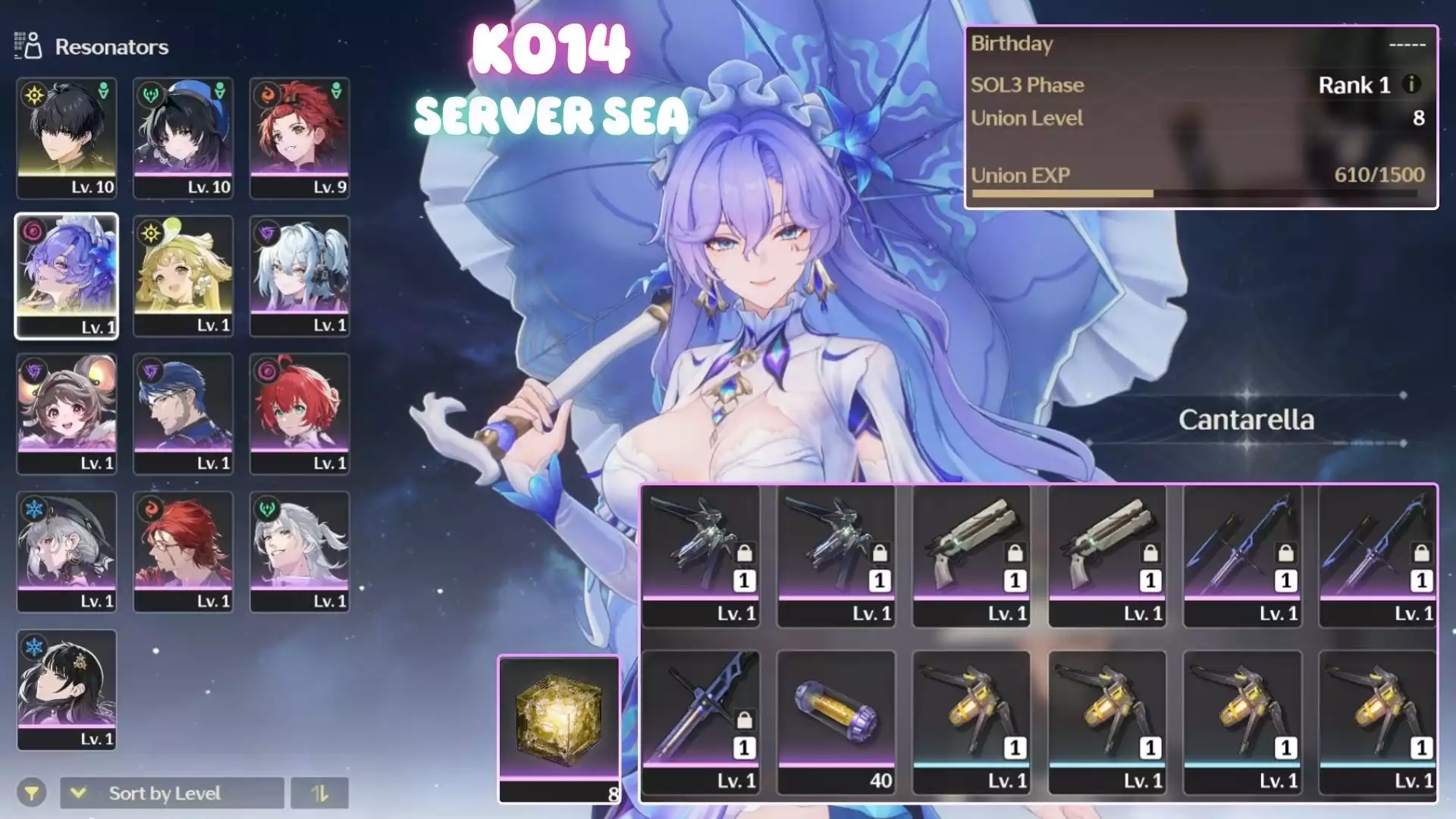Select the brown-haired girl resonator portrait
This screenshot has width=1456, height=819.
(x=67, y=413)
